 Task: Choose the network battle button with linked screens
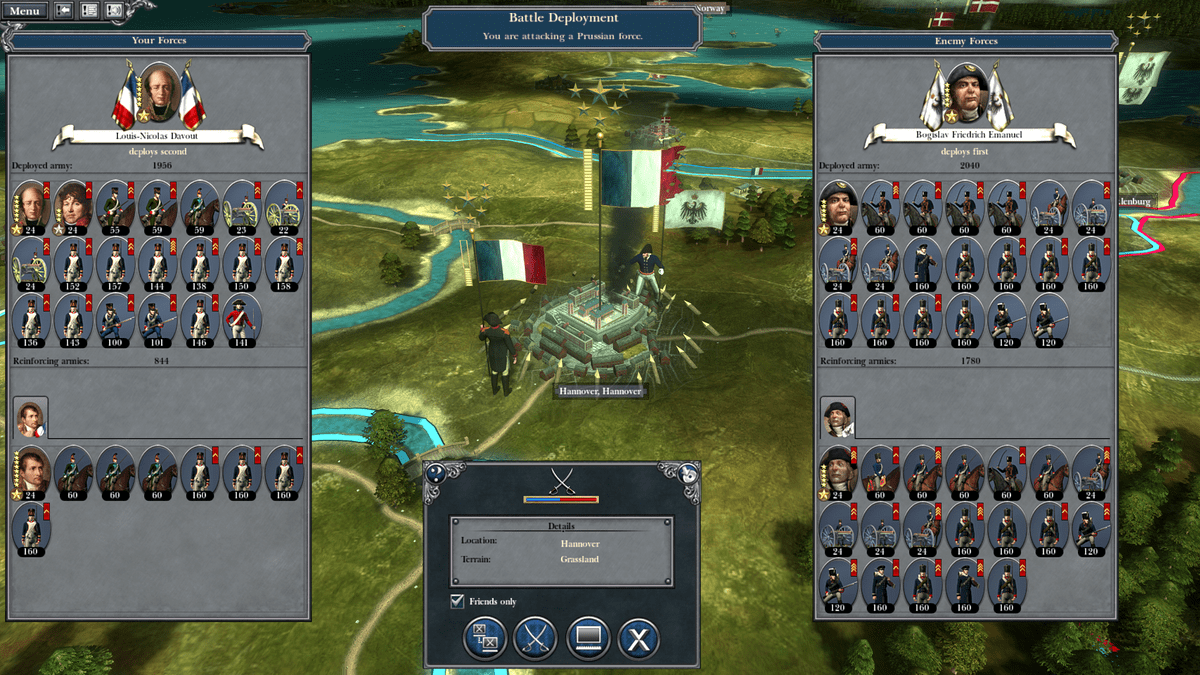pyautogui.click(x=485, y=638)
